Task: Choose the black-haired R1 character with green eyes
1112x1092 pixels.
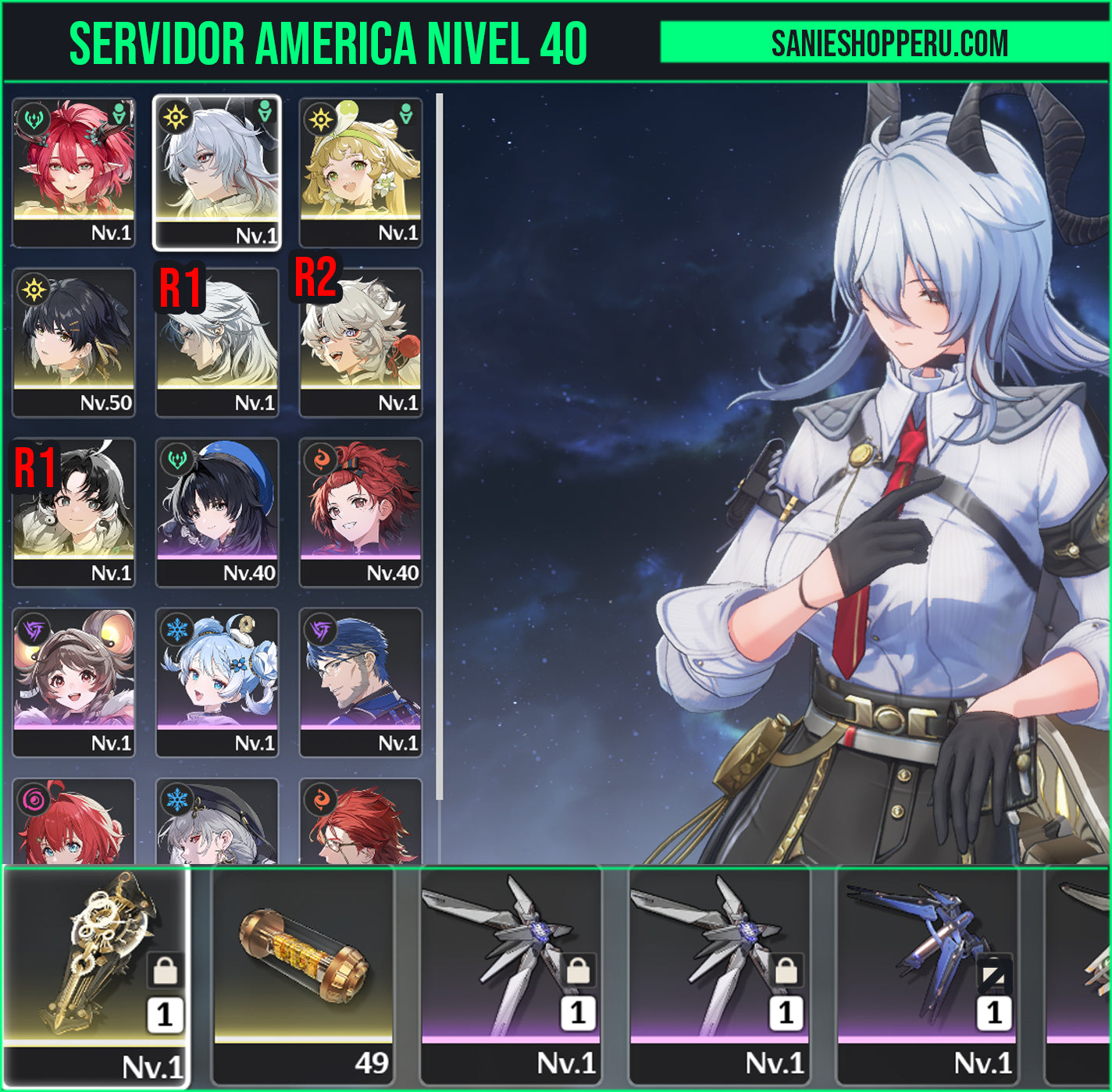Action: tap(73, 512)
